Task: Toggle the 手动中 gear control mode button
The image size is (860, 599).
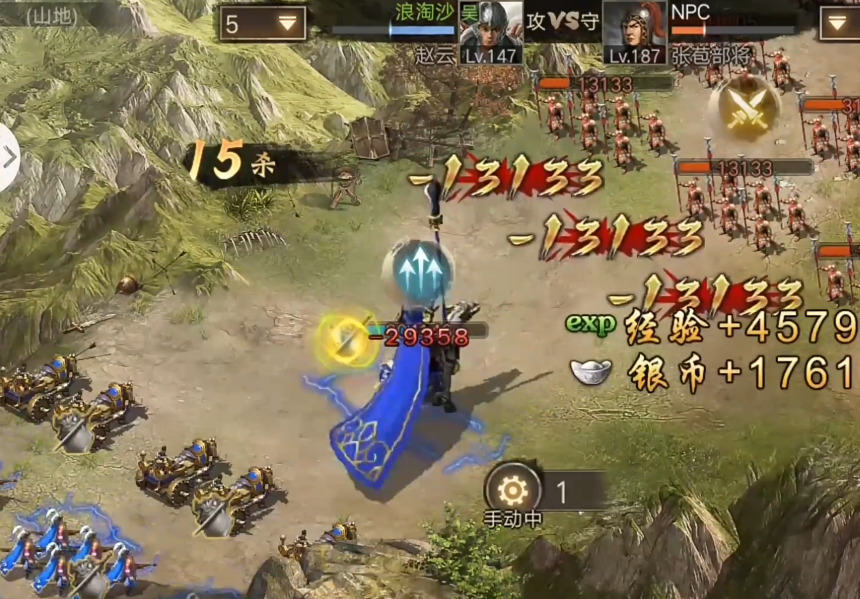Action: (x=513, y=492)
